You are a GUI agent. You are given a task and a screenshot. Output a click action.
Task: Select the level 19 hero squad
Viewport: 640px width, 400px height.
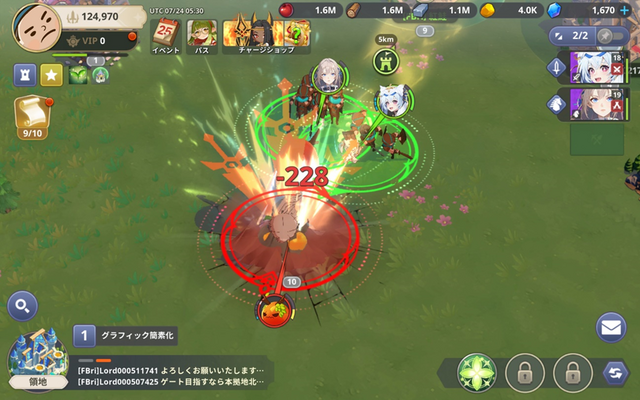(x=597, y=104)
